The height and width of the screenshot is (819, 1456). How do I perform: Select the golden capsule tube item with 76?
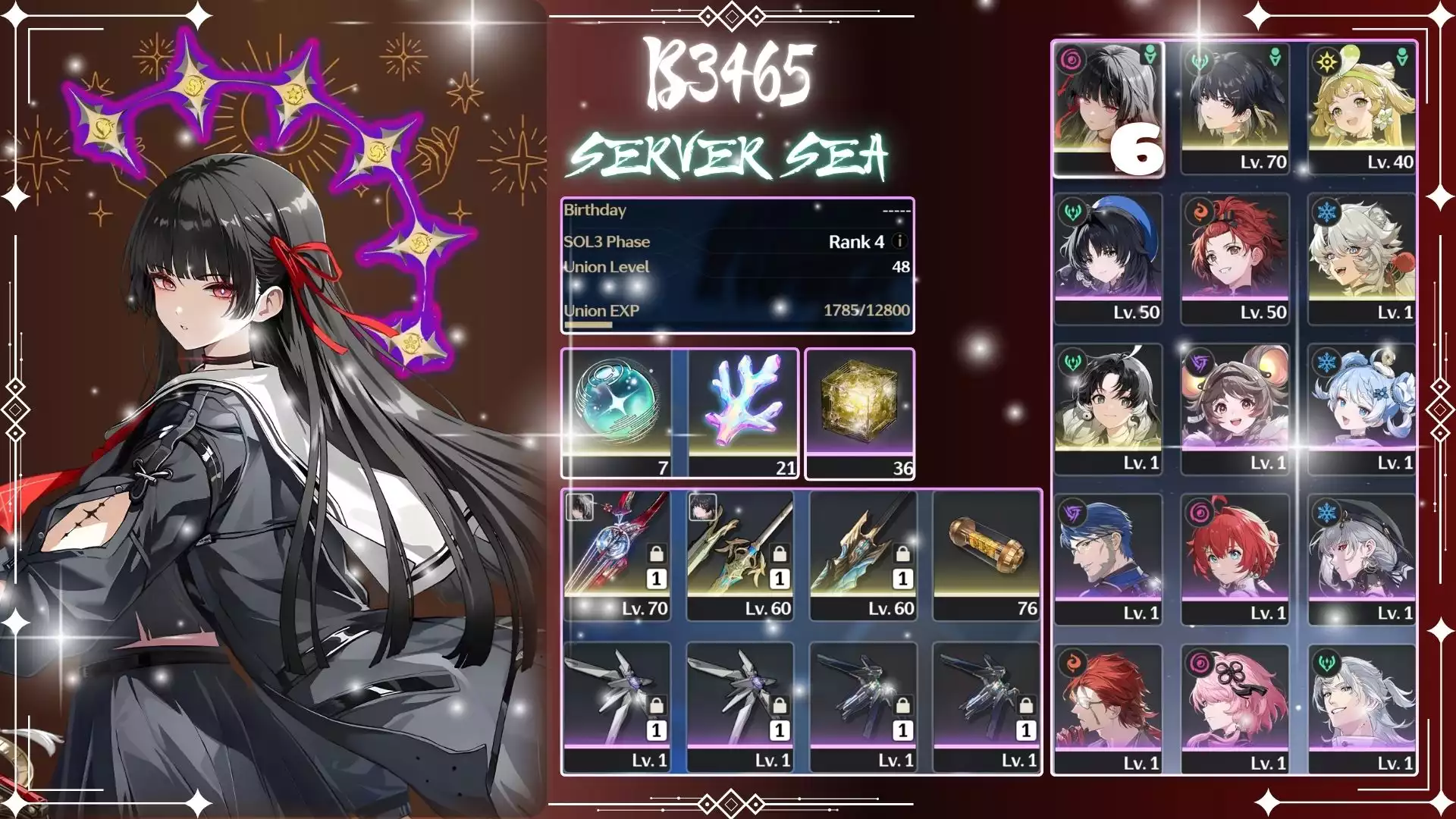point(986,555)
